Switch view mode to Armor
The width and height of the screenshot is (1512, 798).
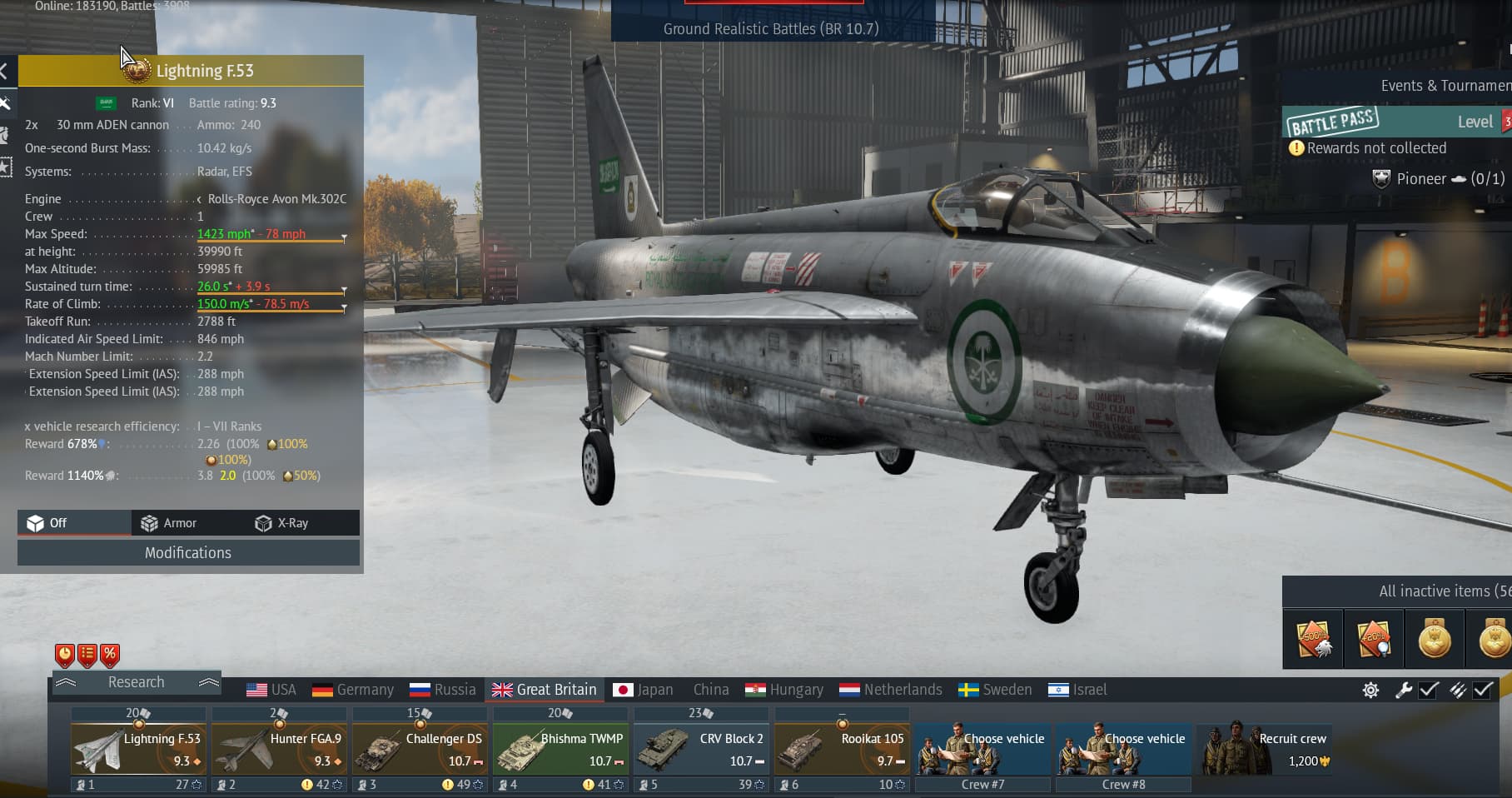(169, 523)
